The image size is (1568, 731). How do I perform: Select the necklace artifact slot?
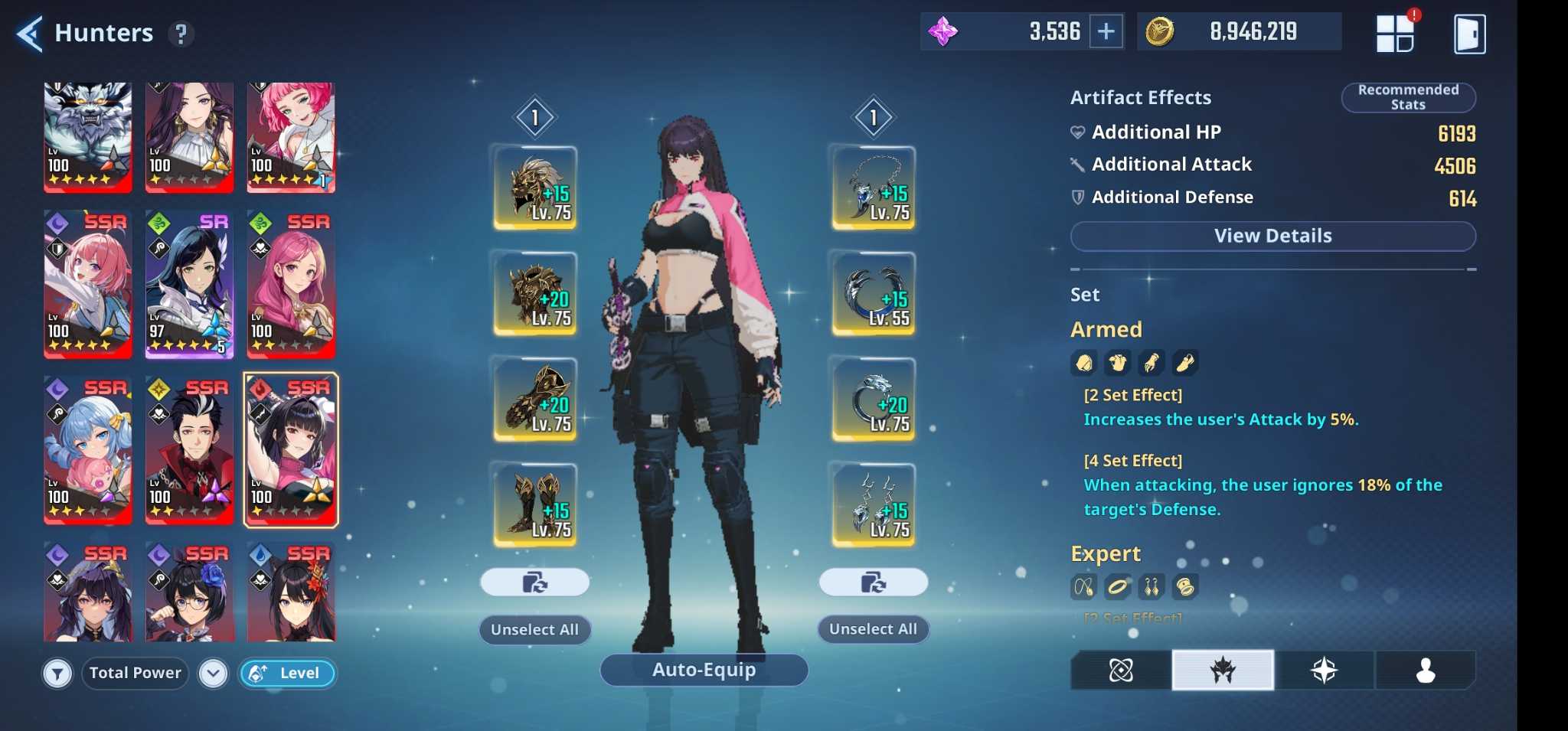click(874, 188)
